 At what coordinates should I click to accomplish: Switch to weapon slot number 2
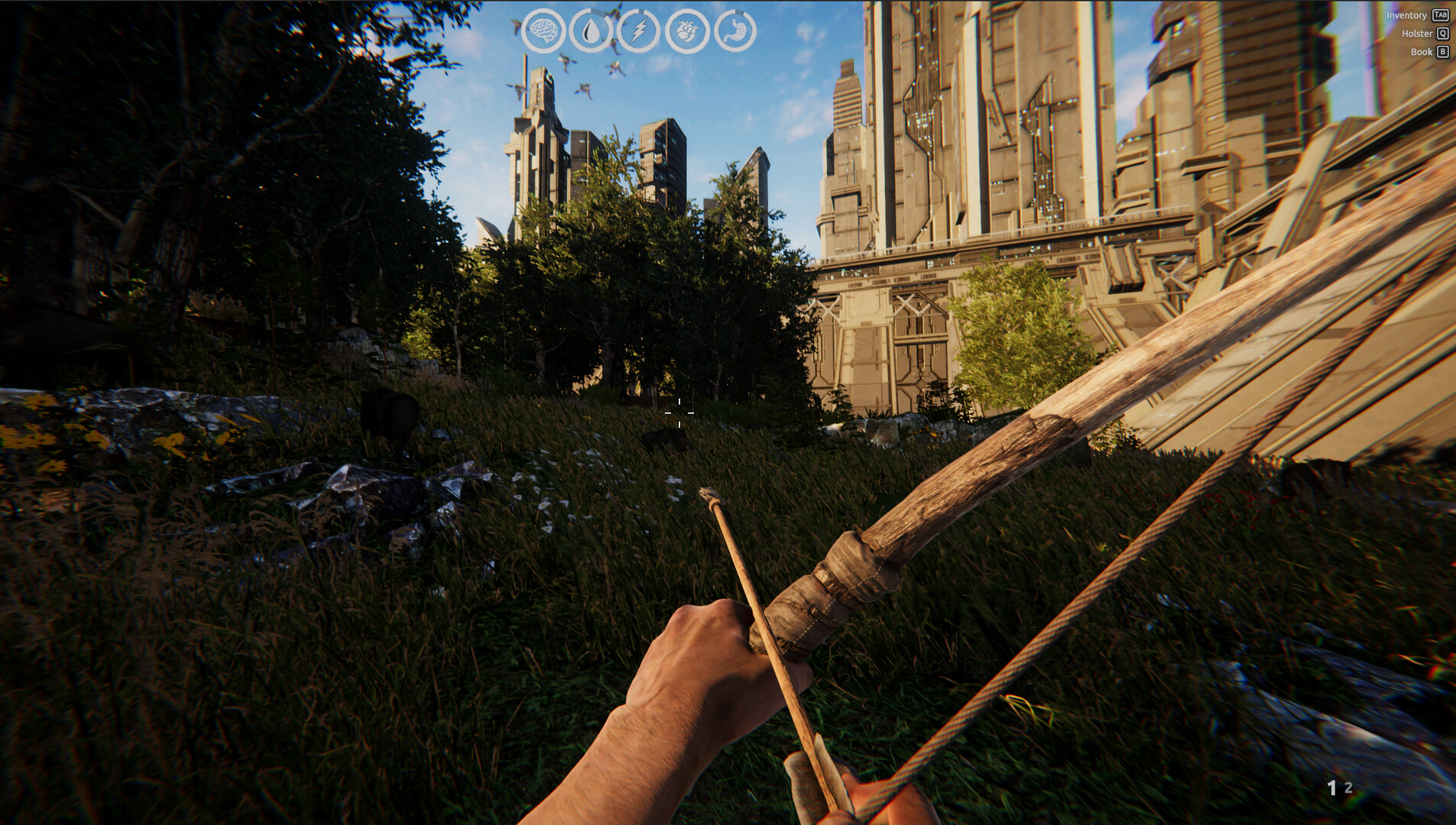[1349, 788]
